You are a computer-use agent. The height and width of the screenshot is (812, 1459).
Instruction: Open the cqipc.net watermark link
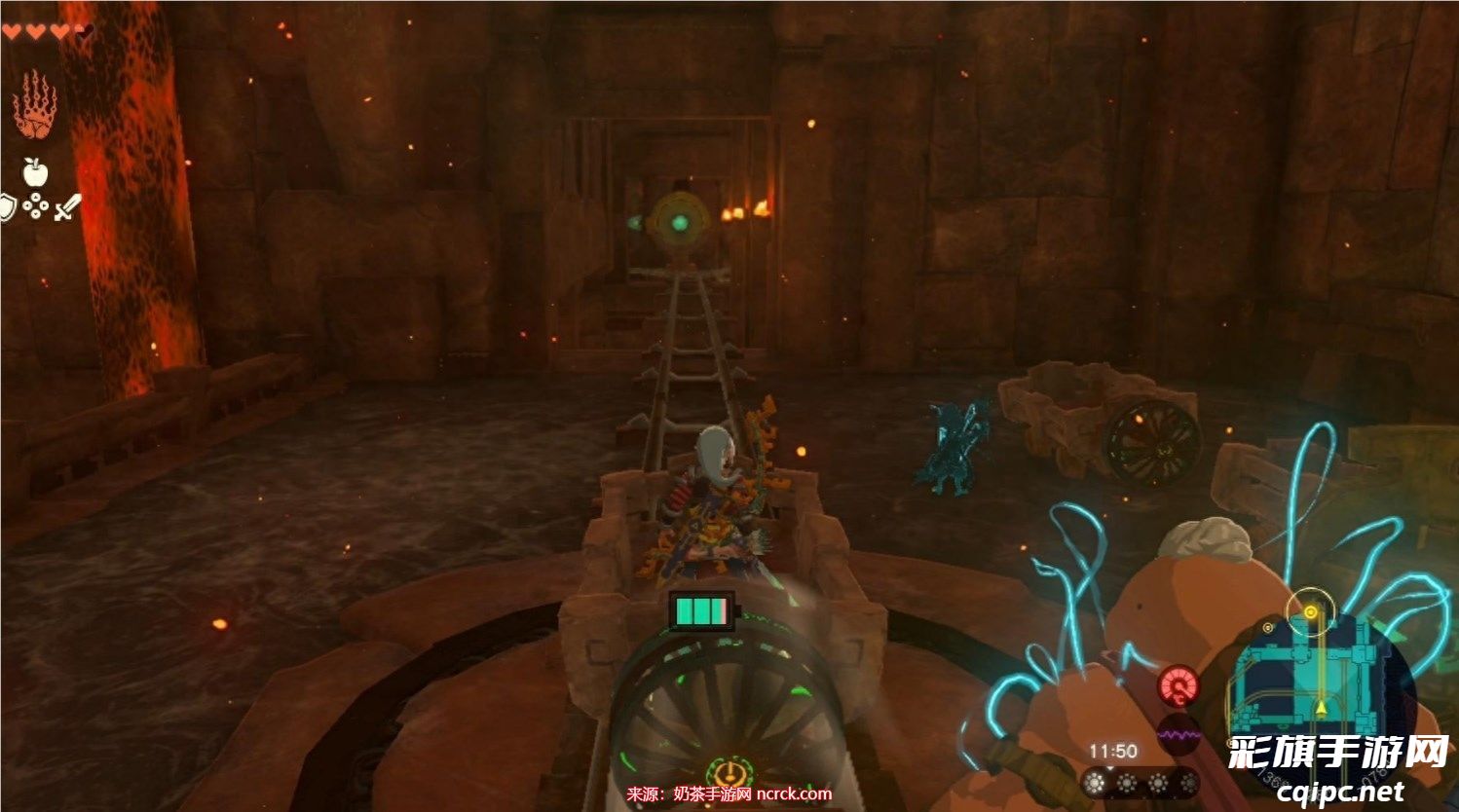click(1340, 793)
